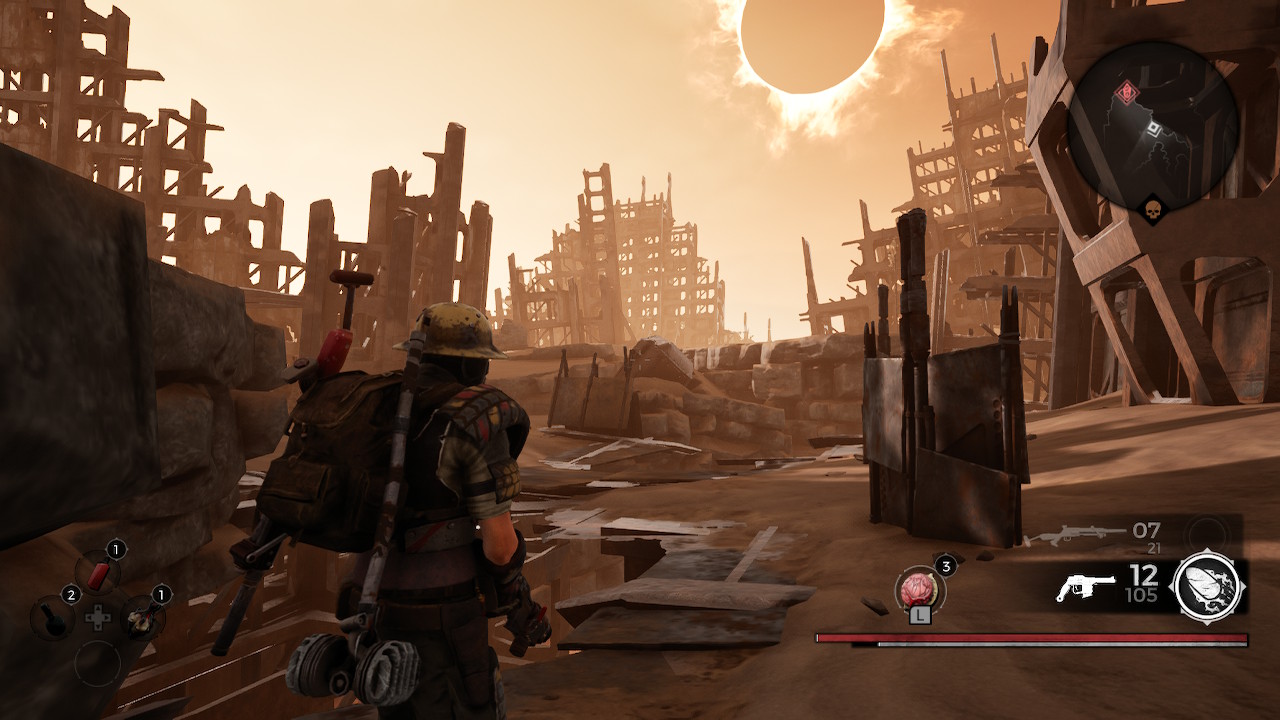The image size is (1280, 720).
Task: Click the red enemy diamond marker on the minimap
Action: tap(1127, 92)
